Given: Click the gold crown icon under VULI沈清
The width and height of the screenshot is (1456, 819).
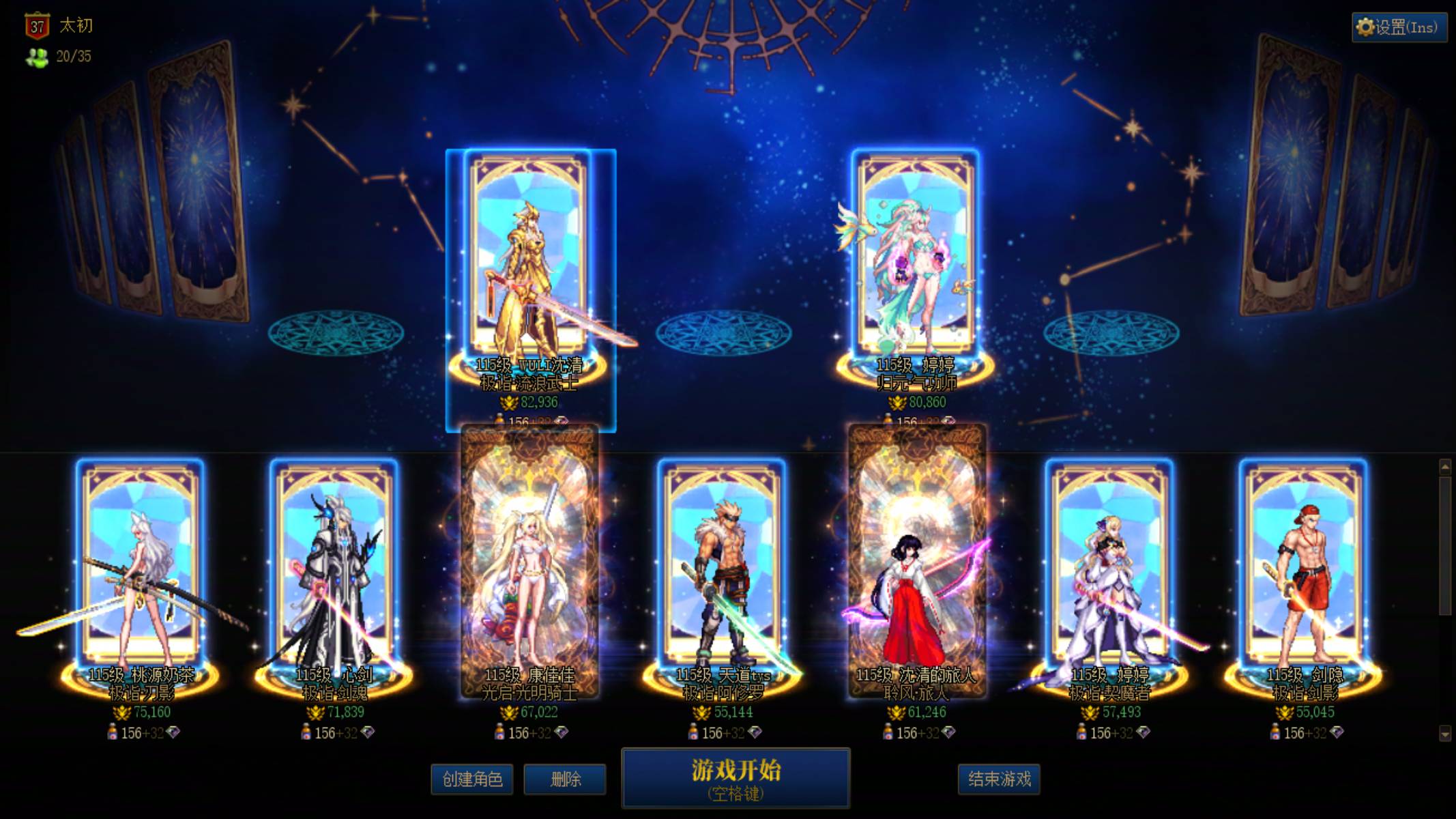Looking at the screenshot, I should coord(508,403).
